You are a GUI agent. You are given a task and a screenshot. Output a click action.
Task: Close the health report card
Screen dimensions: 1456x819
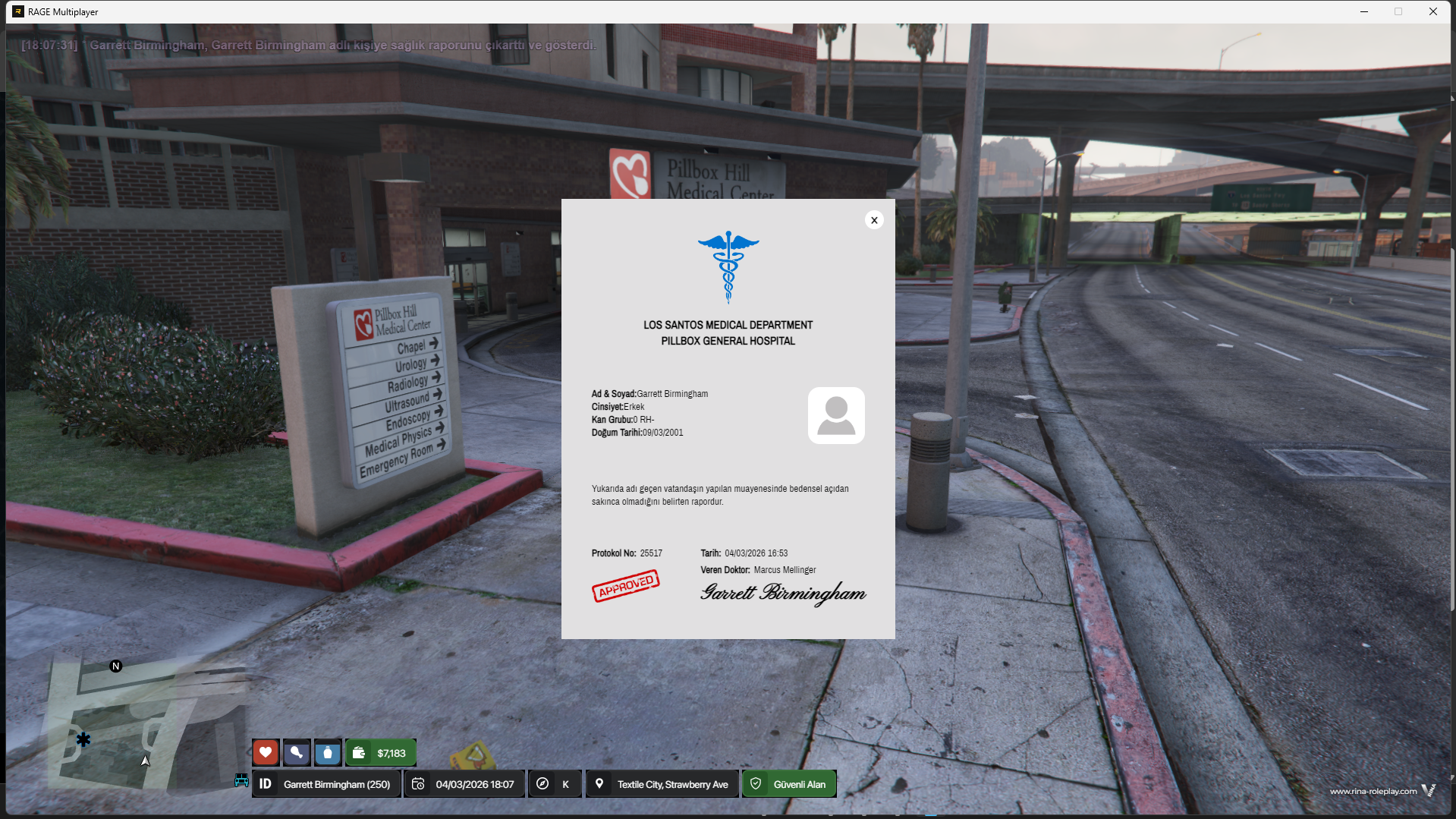pos(874,220)
